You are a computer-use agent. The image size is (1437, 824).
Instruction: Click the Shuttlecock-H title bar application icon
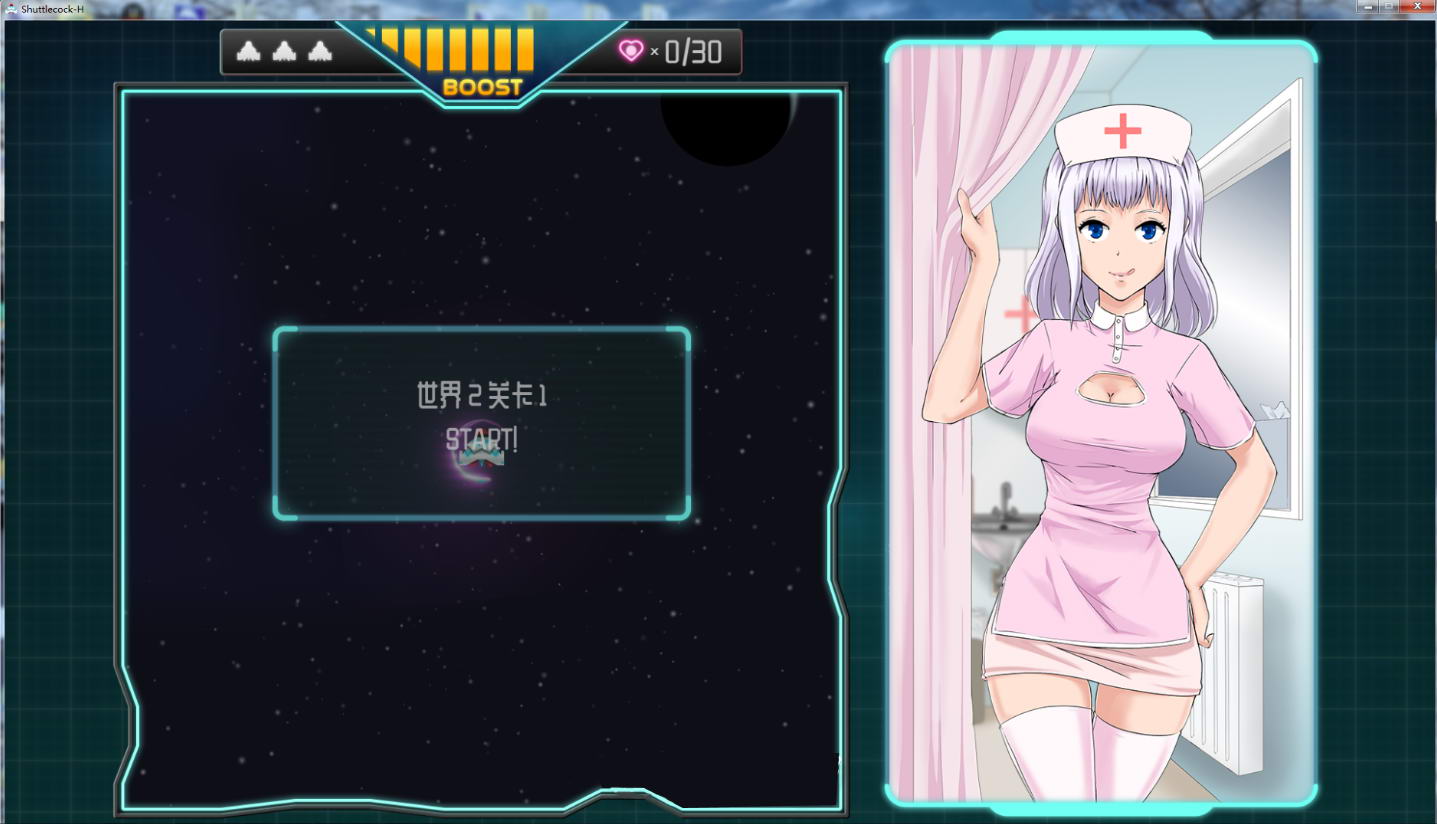coord(10,6)
